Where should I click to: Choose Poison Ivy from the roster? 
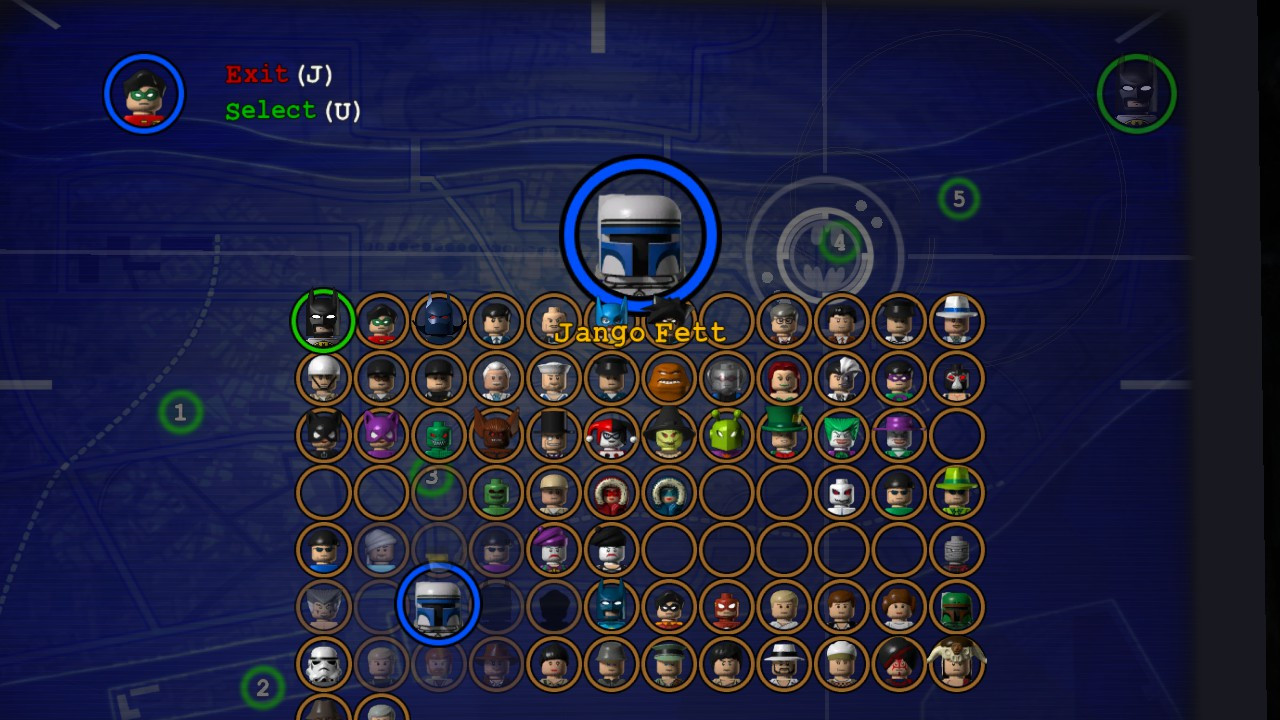click(x=783, y=378)
